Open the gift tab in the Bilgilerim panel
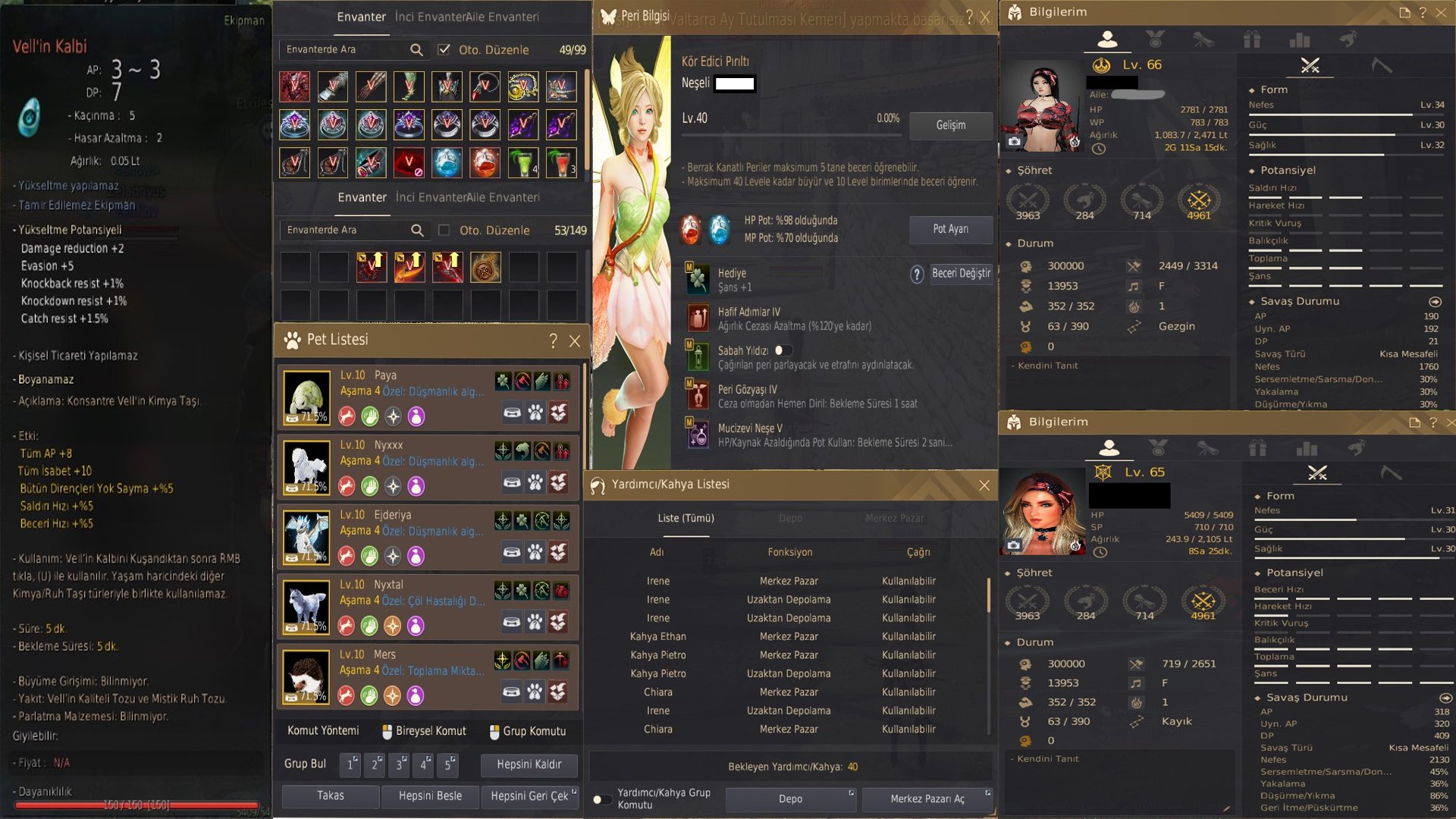Image resolution: width=1456 pixels, height=819 pixels. pos(1254,40)
